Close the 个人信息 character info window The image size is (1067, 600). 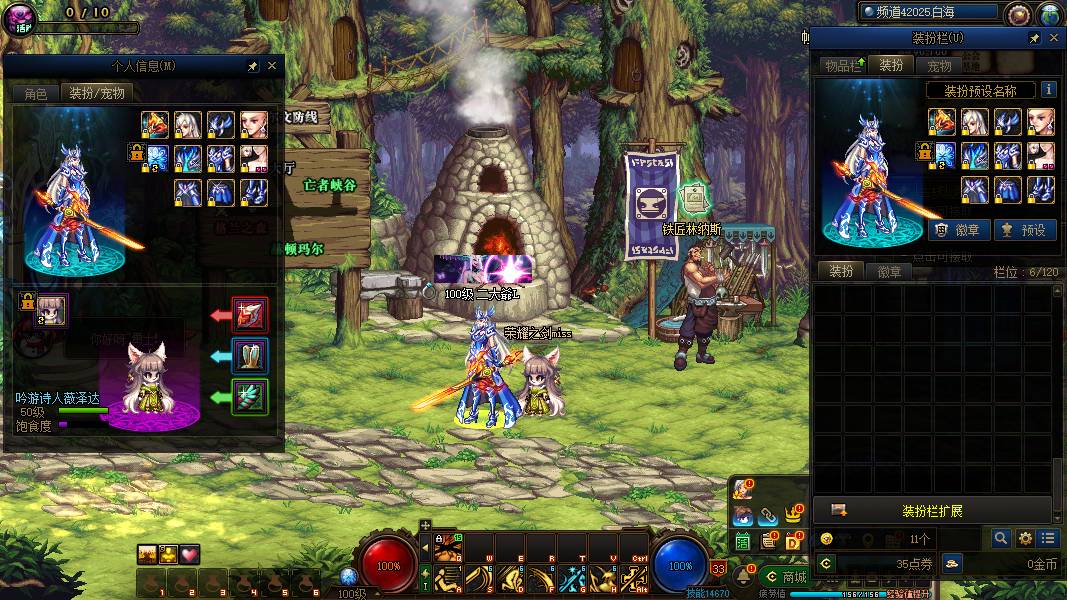[x=272, y=66]
